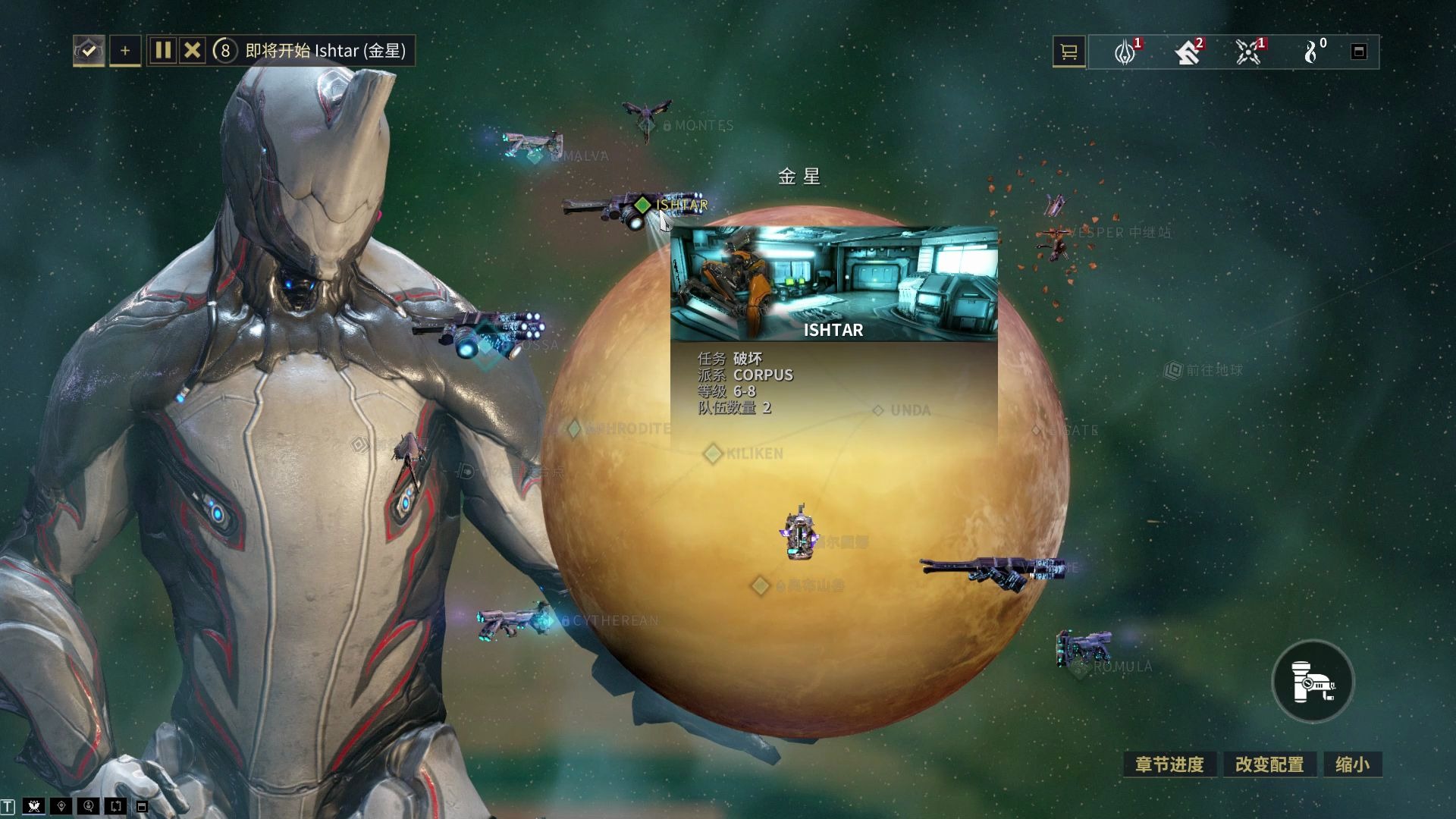Select the Unda mission node
Screen dimensions: 1456x819
point(878,410)
